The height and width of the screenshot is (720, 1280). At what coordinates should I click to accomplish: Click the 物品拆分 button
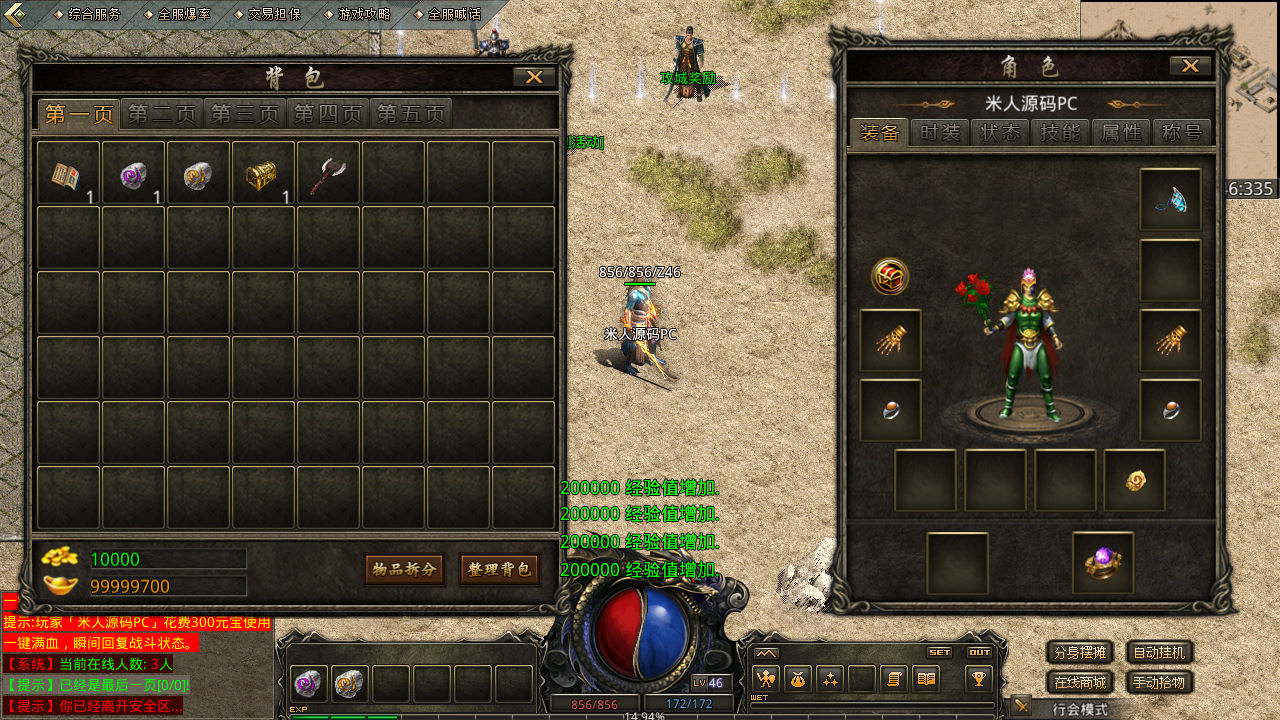click(404, 569)
